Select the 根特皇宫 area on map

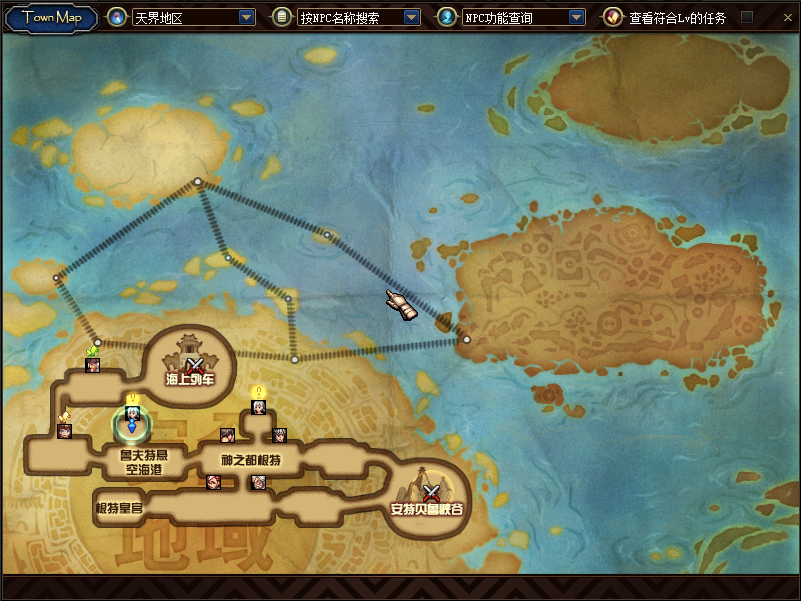click(119, 509)
